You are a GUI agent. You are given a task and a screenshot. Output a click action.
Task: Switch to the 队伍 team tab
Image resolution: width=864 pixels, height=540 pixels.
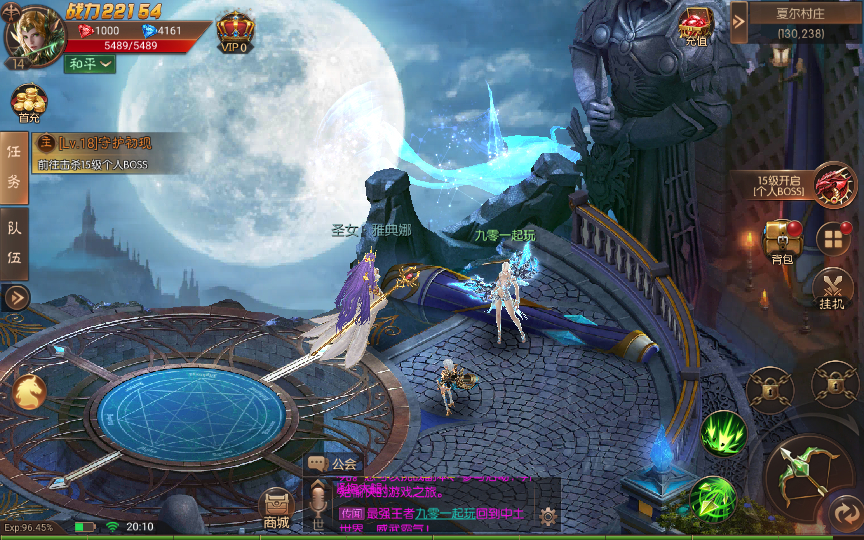tap(14, 244)
